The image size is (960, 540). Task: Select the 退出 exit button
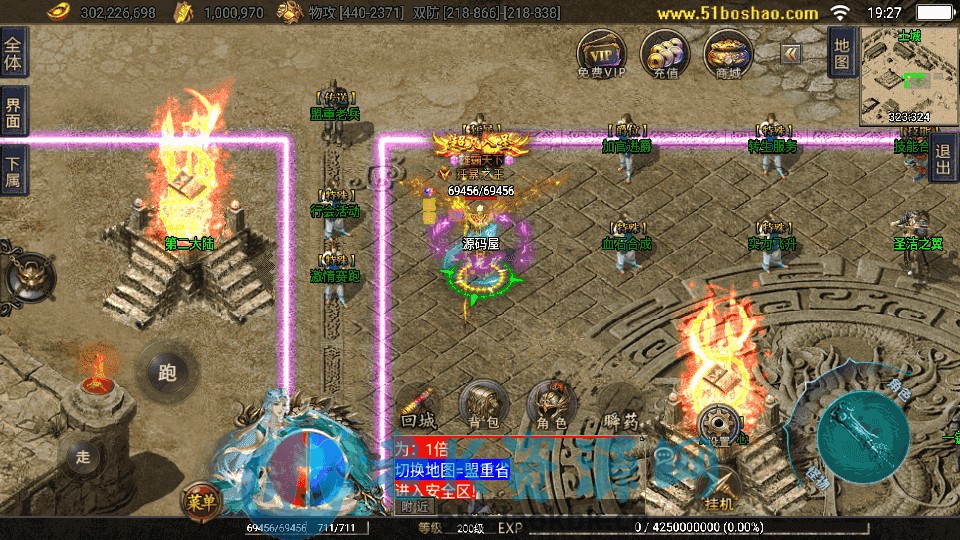[x=943, y=160]
